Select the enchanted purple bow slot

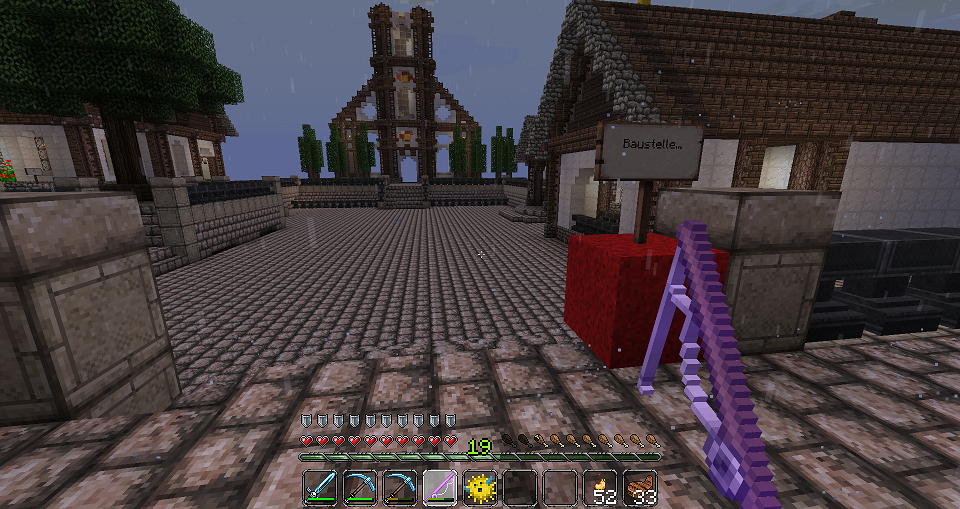pos(440,487)
